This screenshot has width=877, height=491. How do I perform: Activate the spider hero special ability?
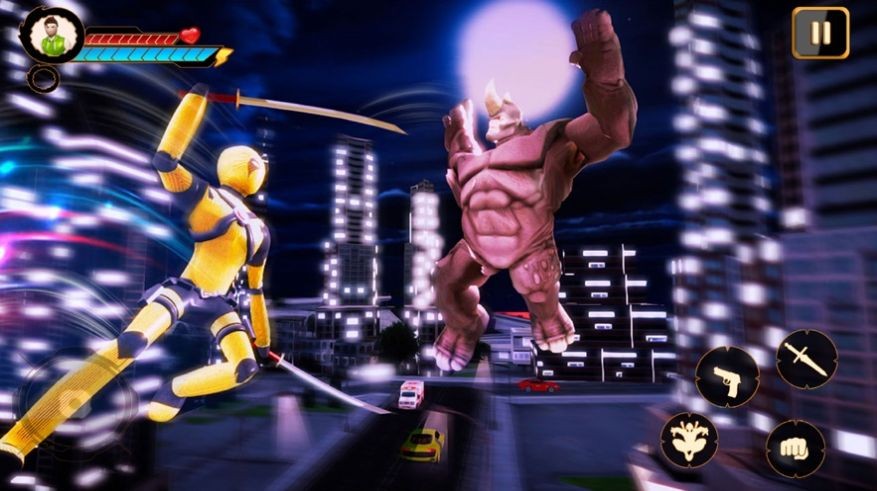[x=689, y=440]
